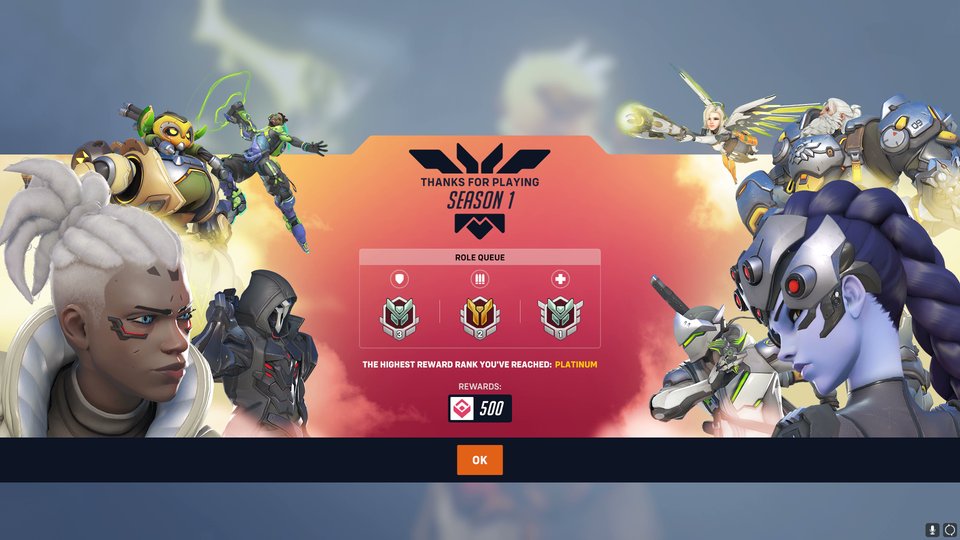The height and width of the screenshot is (540, 960).
Task: Select the Tank role rank badge
Action: click(399, 316)
